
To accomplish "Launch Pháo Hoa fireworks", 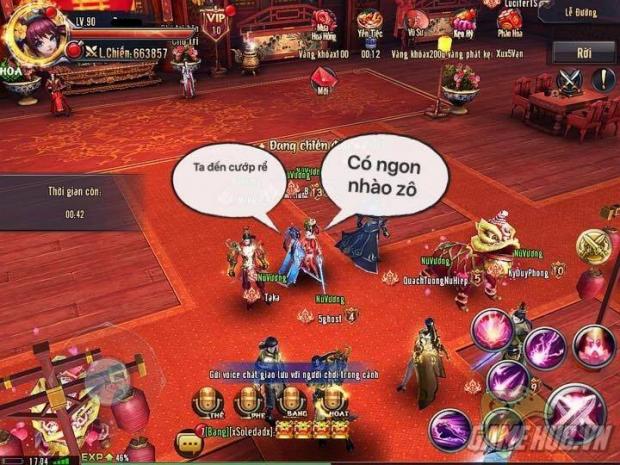I will coord(507,20).
